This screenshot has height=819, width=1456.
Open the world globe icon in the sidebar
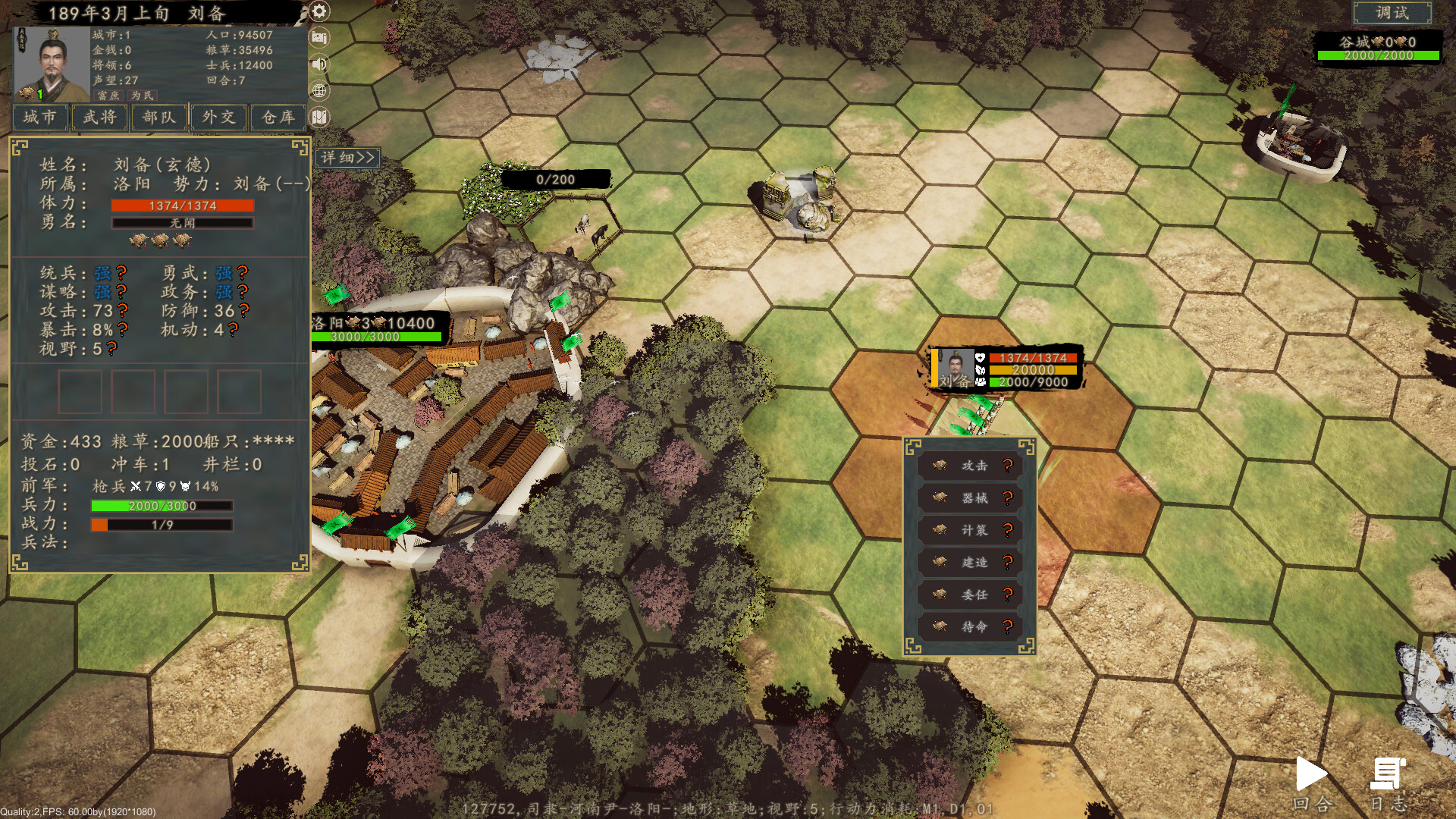click(x=318, y=90)
